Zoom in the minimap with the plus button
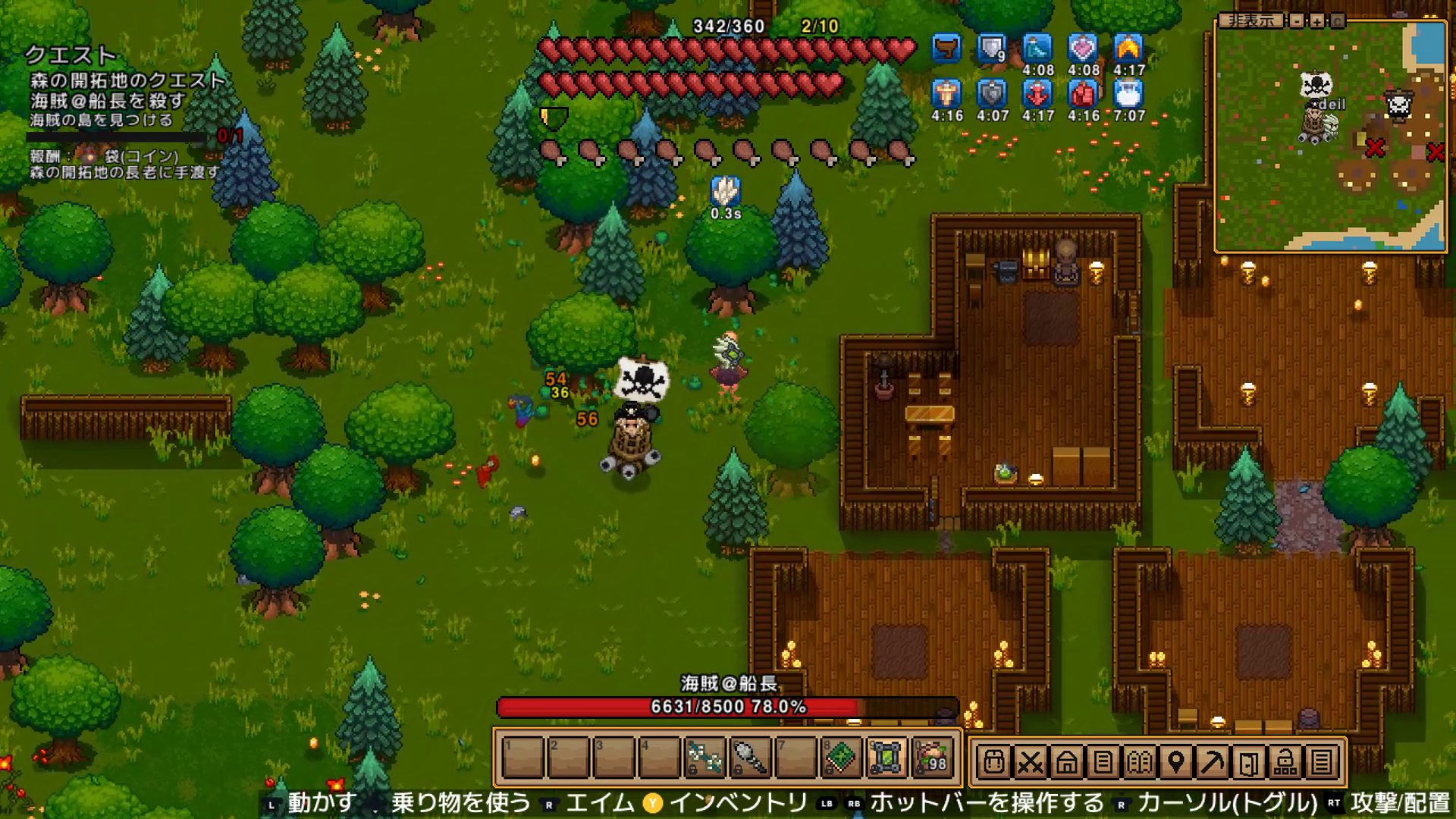1456x819 pixels. pyautogui.click(x=1317, y=20)
